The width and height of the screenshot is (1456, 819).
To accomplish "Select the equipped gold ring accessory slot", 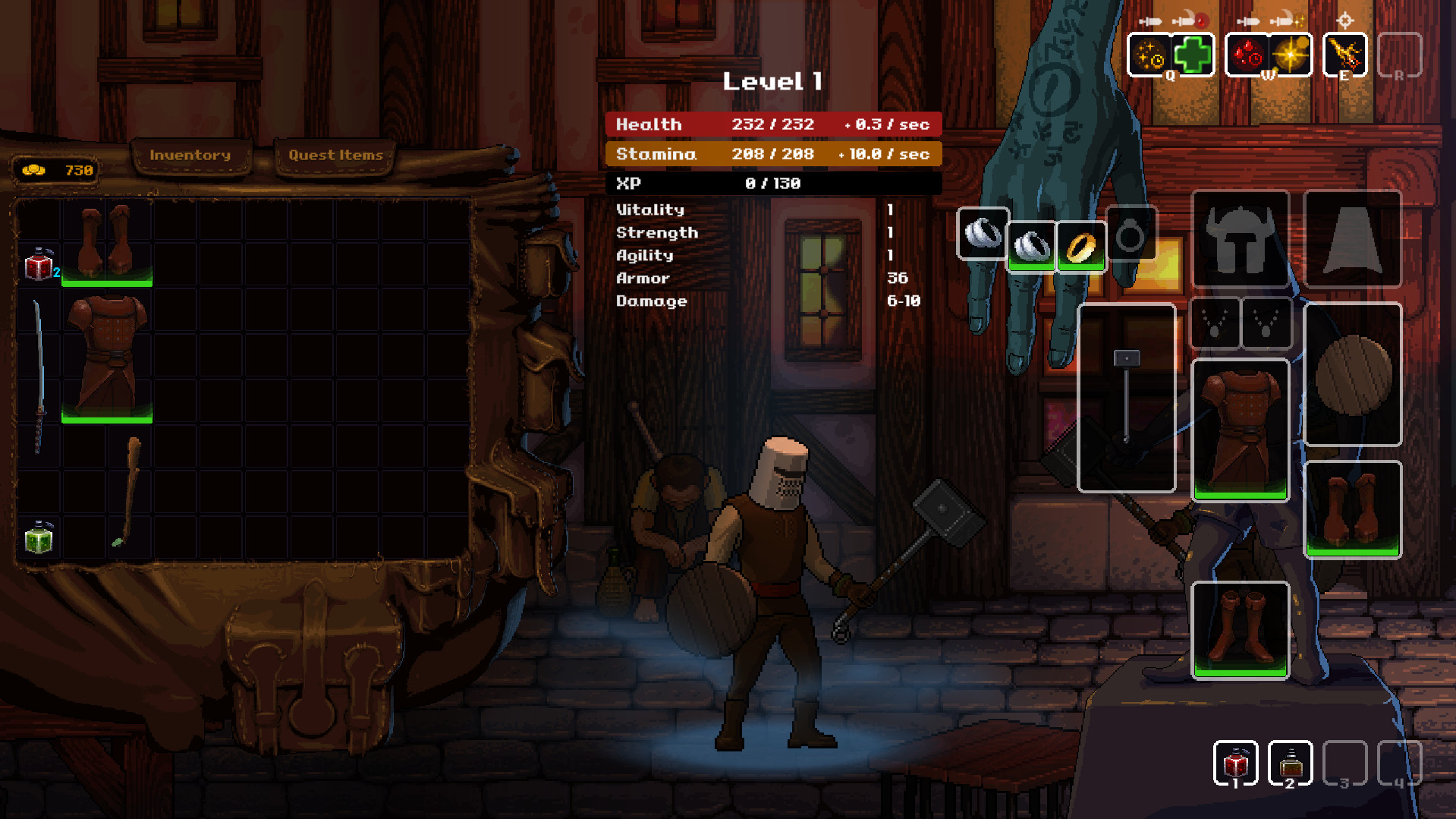I will point(1080,244).
